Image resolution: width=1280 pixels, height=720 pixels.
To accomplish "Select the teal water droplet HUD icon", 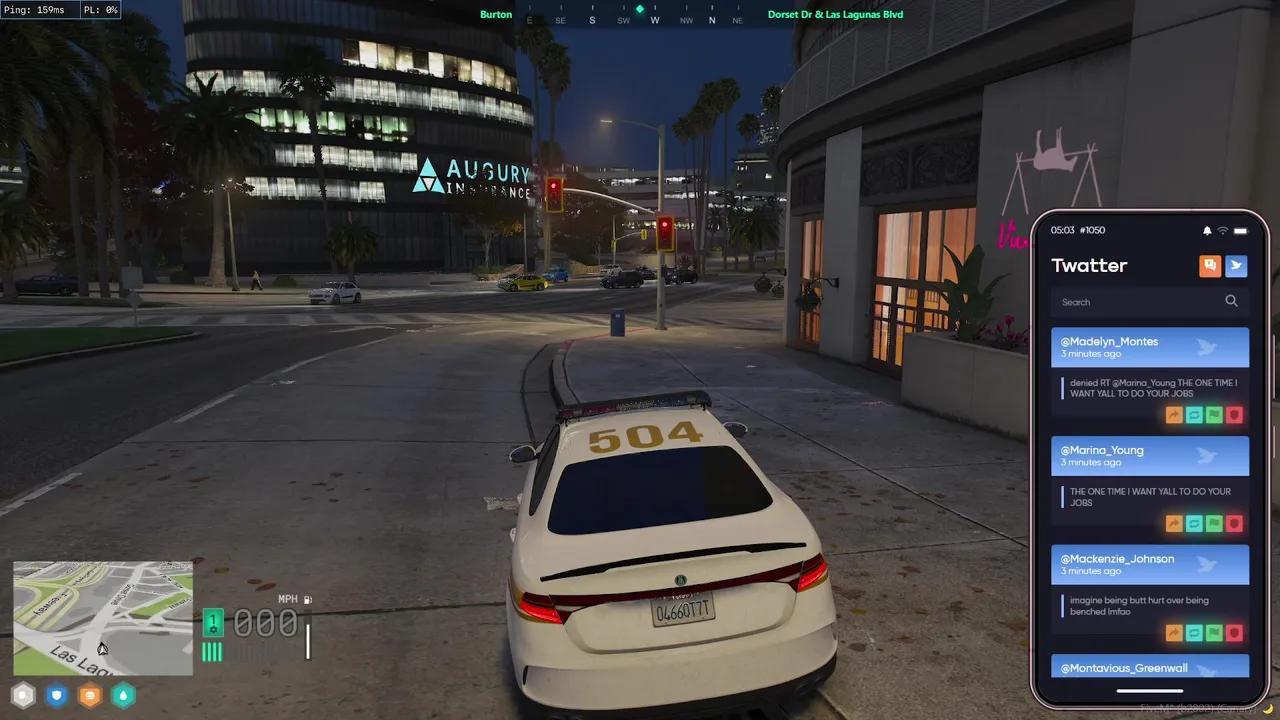I will (x=123, y=695).
